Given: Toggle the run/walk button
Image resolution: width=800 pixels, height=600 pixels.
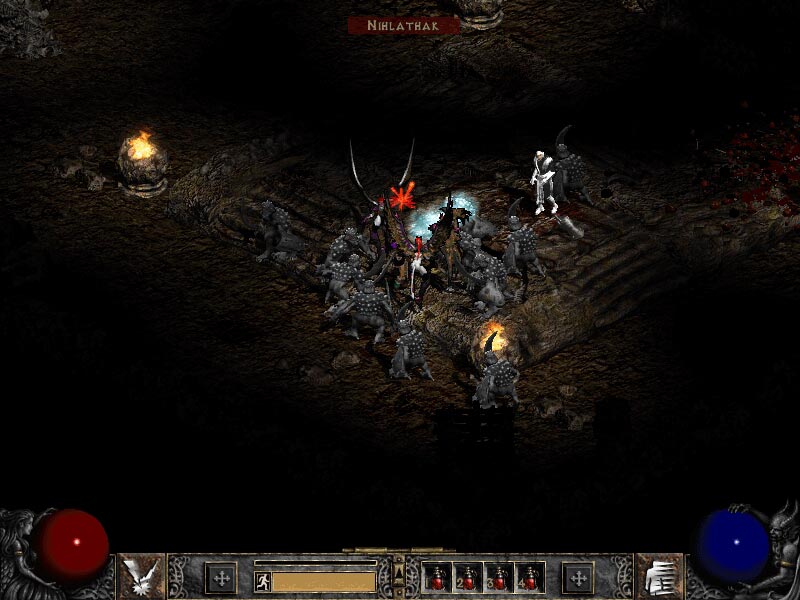Looking at the screenshot, I should pos(262,581).
